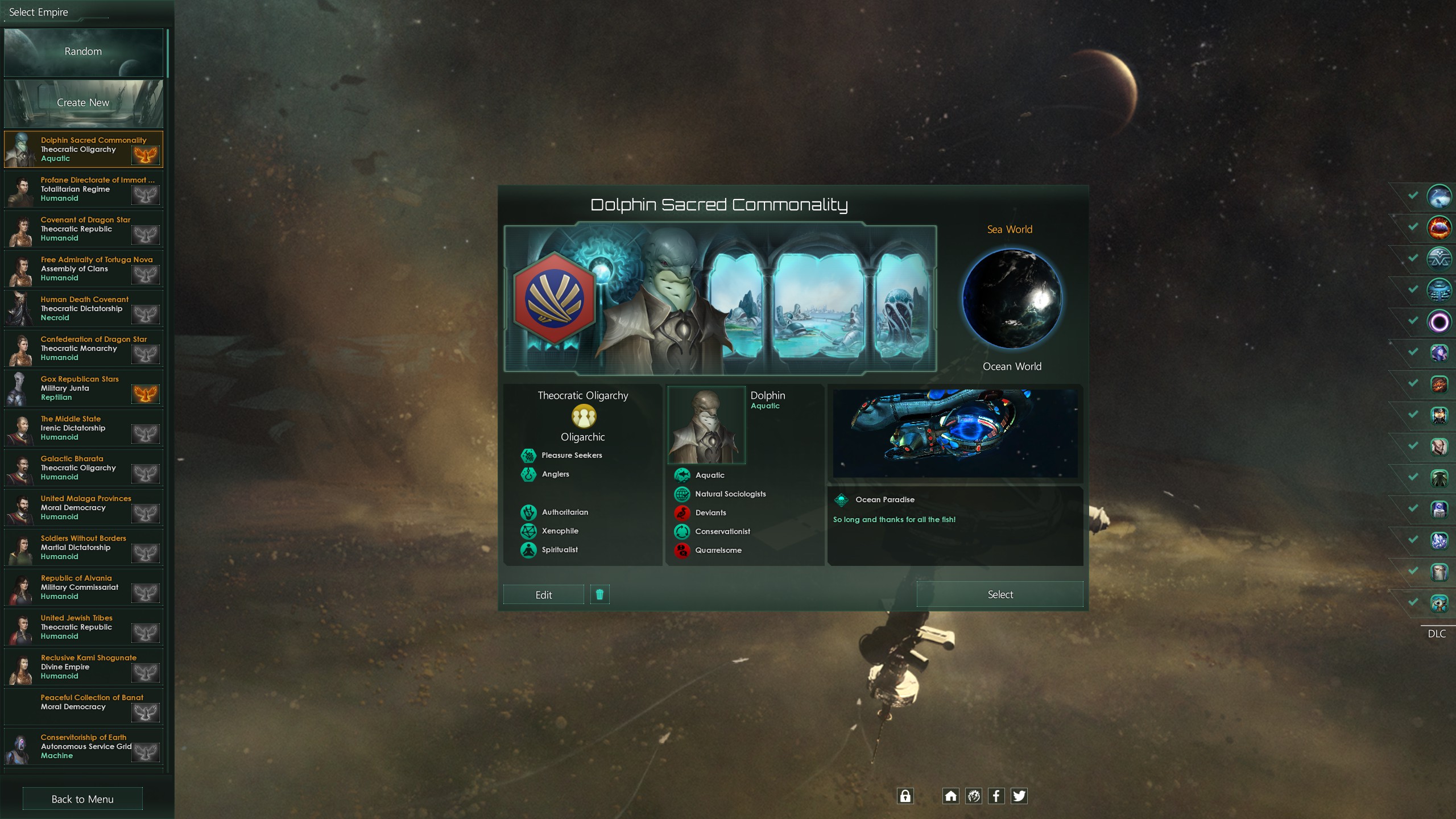Open the Facebook link icon
1456x819 pixels.
(996, 796)
